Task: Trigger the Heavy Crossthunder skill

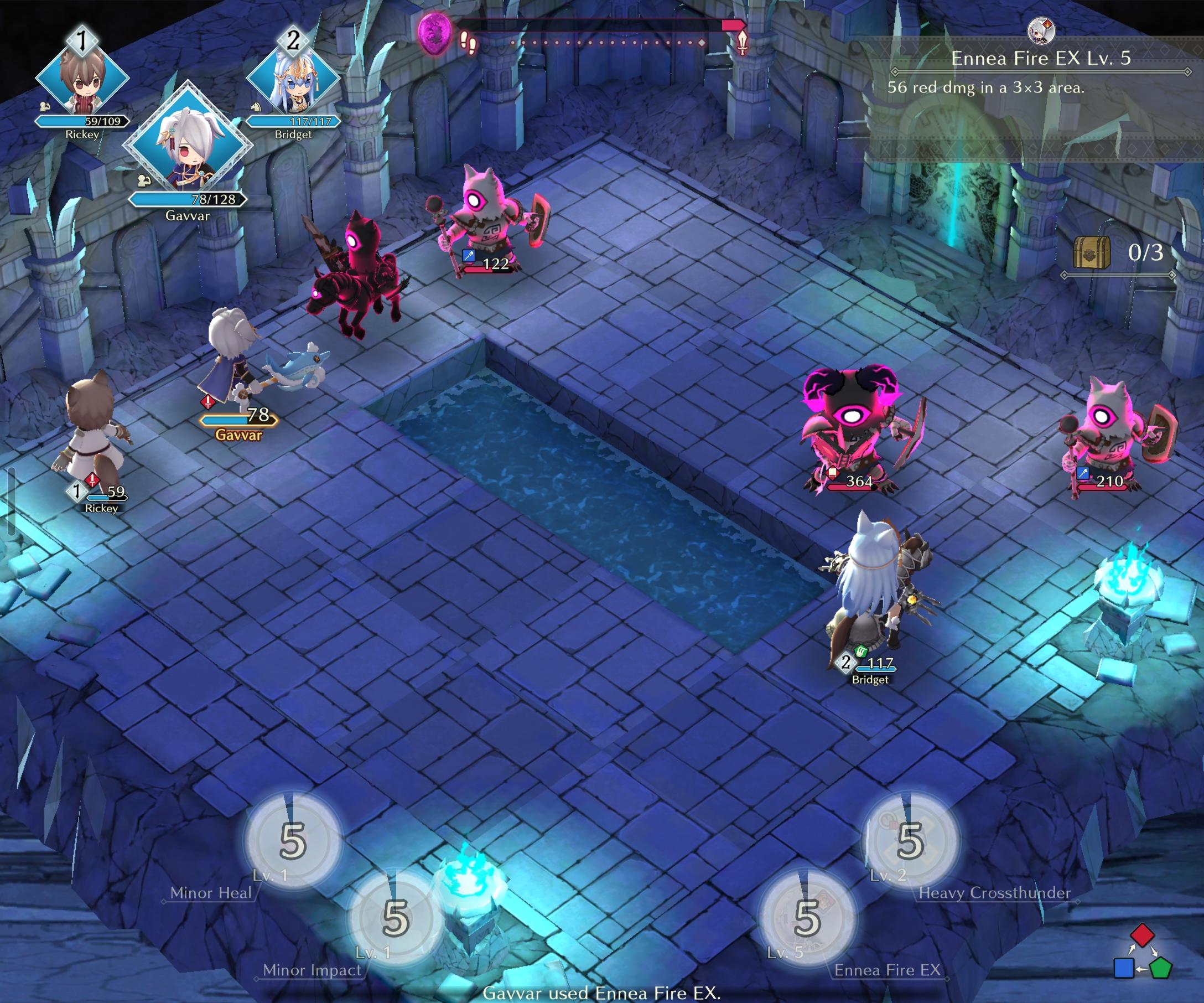Action: click(910, 841)
